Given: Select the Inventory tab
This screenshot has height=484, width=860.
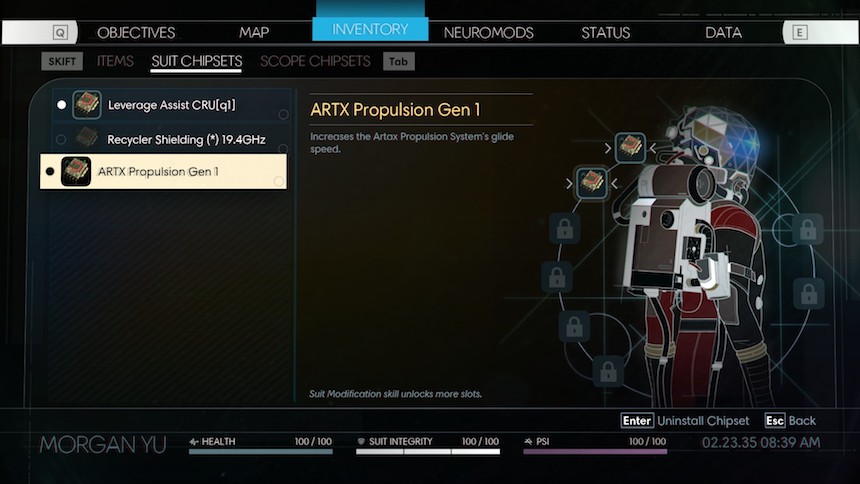Looking at the screenshot, I should pos(370,29).
